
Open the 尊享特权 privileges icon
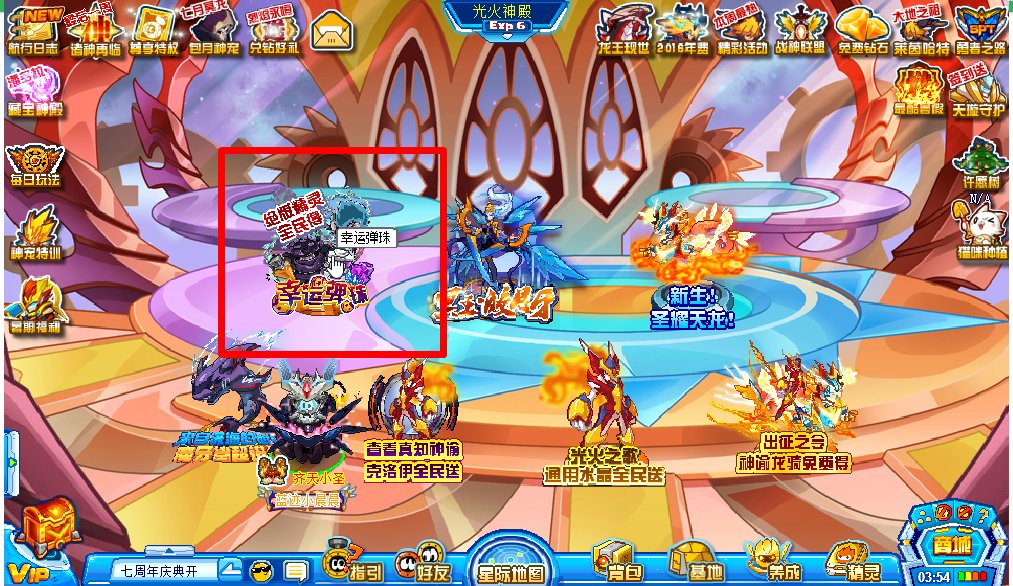tap(154, 30)
